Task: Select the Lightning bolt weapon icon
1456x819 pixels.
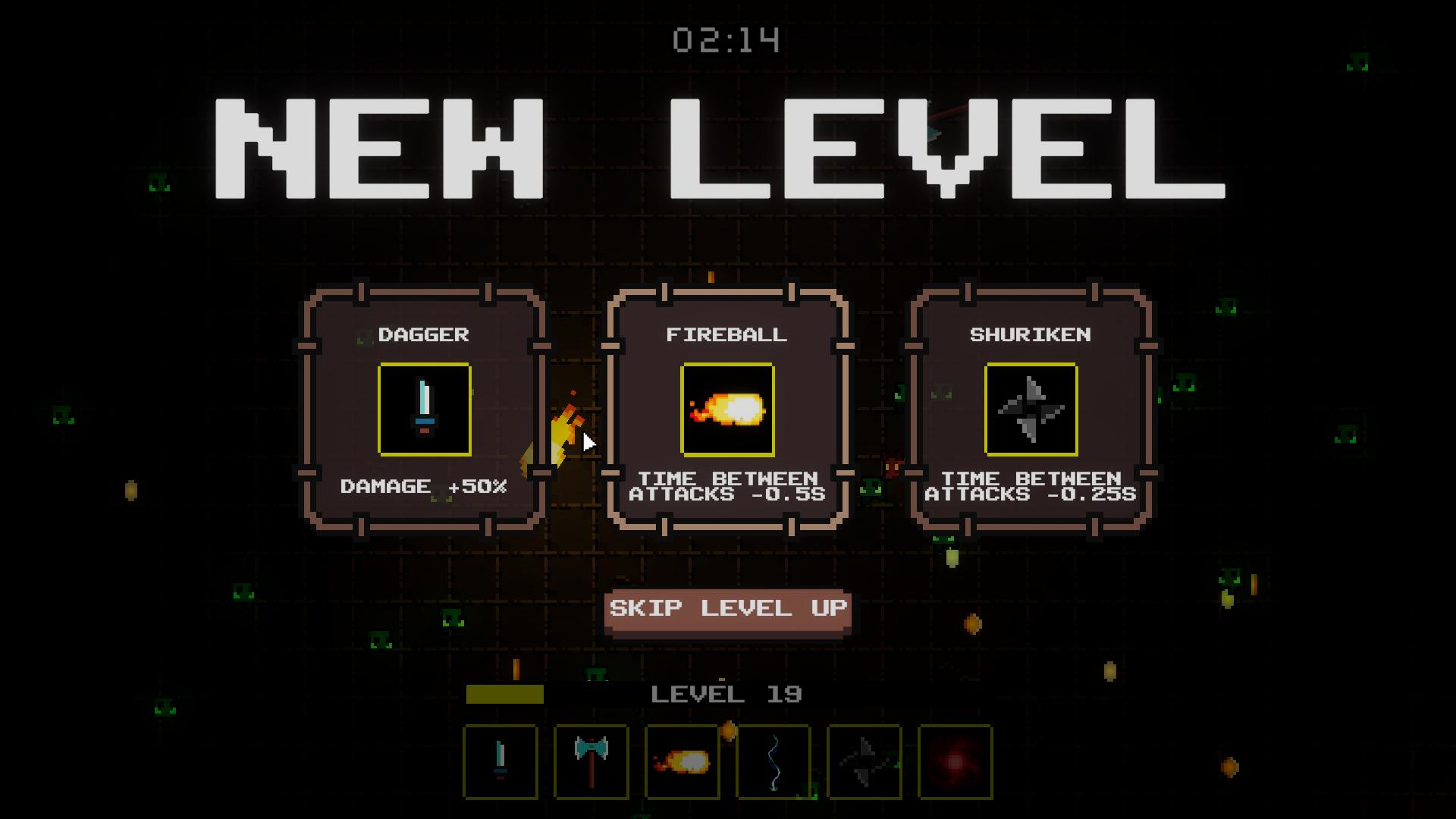Action: [x=772, y=764]
